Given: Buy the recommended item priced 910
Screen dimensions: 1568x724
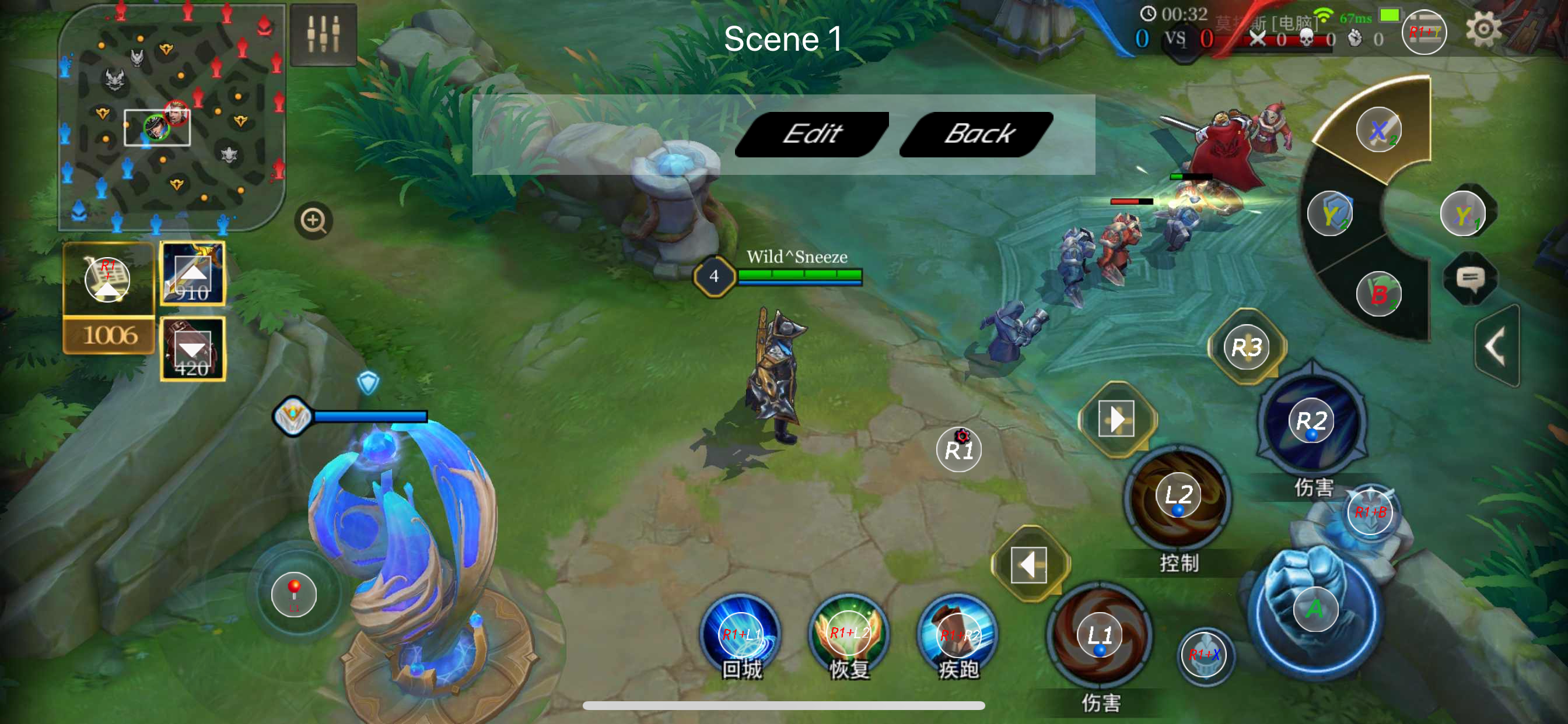Looking at the screenshot, I should 192,275.
